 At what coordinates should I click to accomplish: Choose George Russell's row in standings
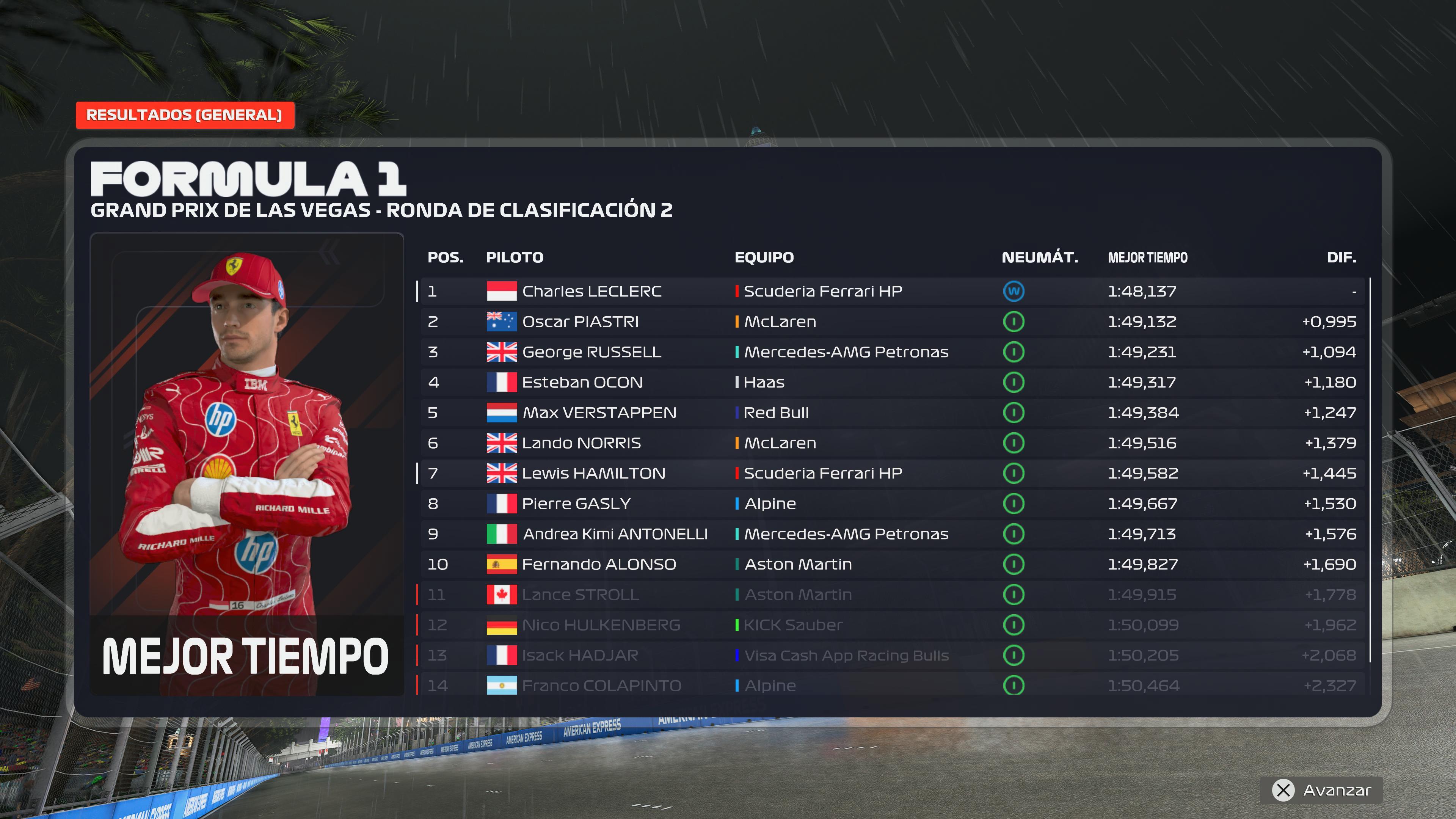[891, 352]
